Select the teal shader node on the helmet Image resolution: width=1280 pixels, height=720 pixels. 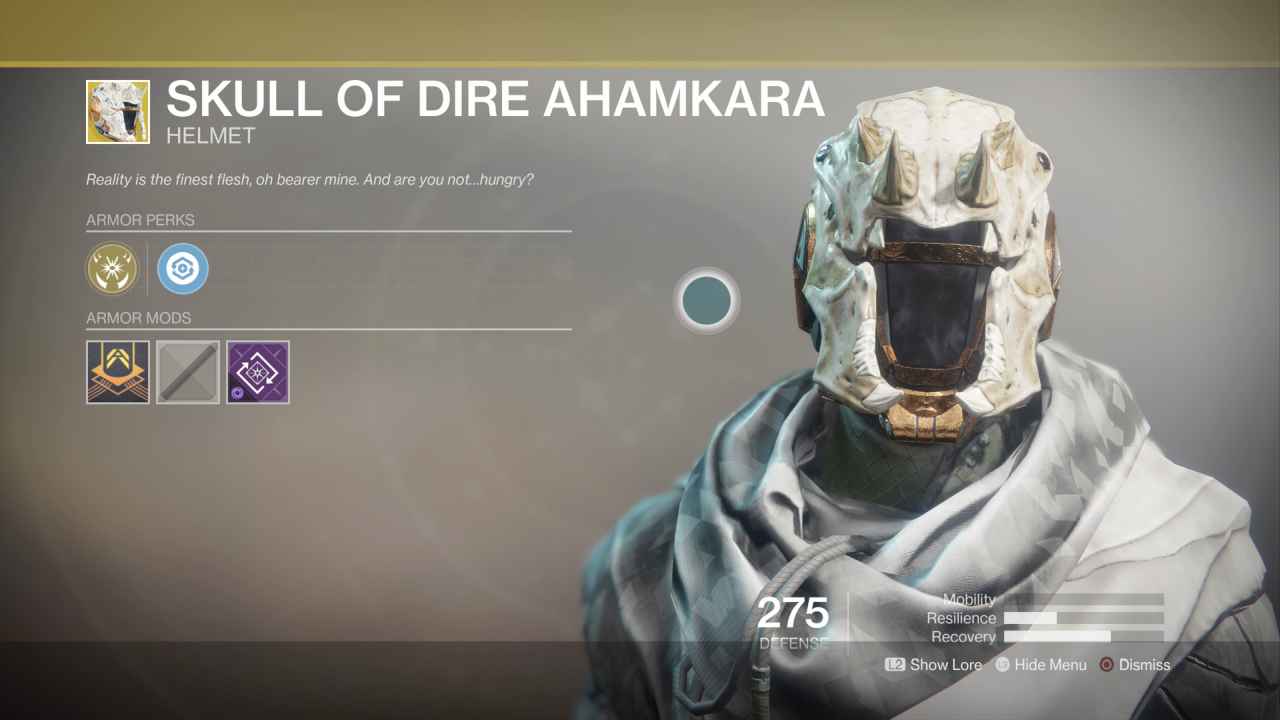[707, 301]
